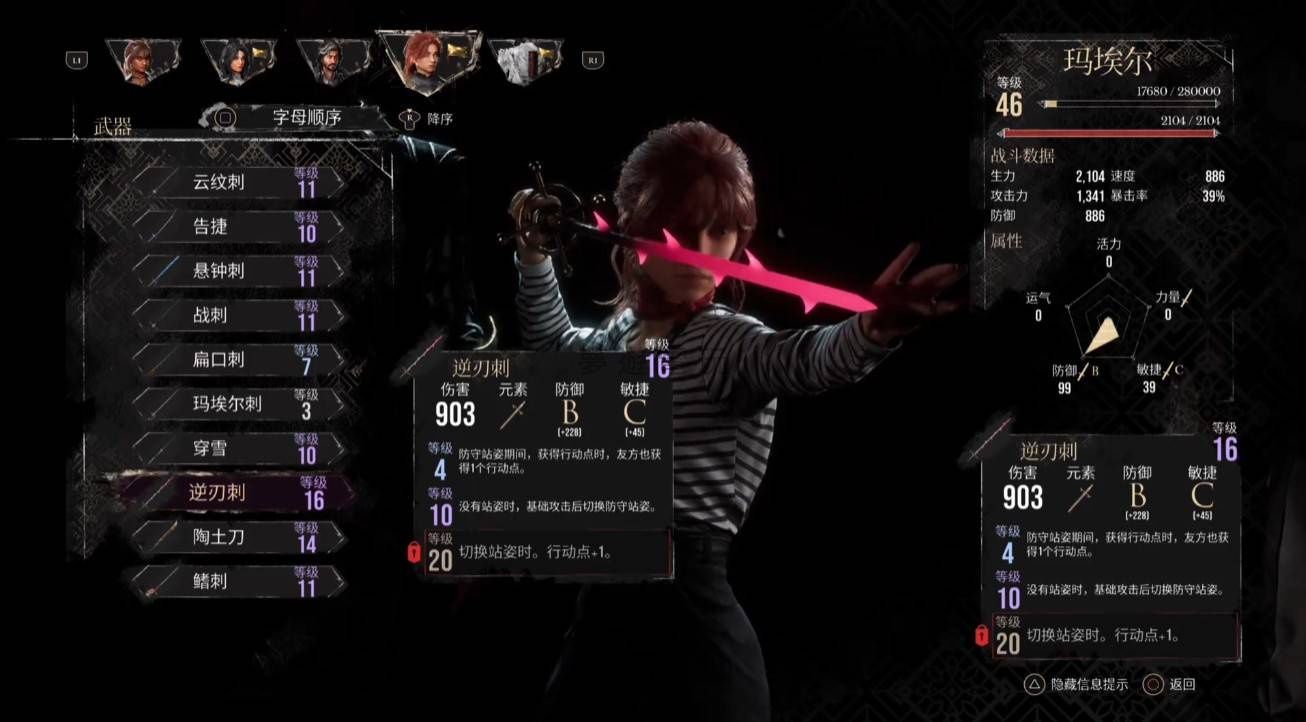The image size is (1306, 722).
Task: Choose the 扁口刺 weapon row
Action: 238,359
